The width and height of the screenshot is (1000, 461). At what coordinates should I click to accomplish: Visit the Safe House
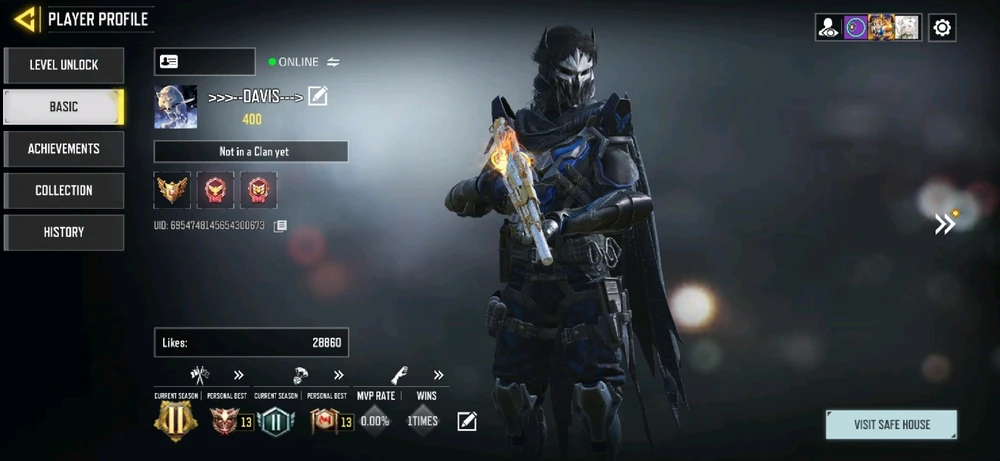coord(891,424)
